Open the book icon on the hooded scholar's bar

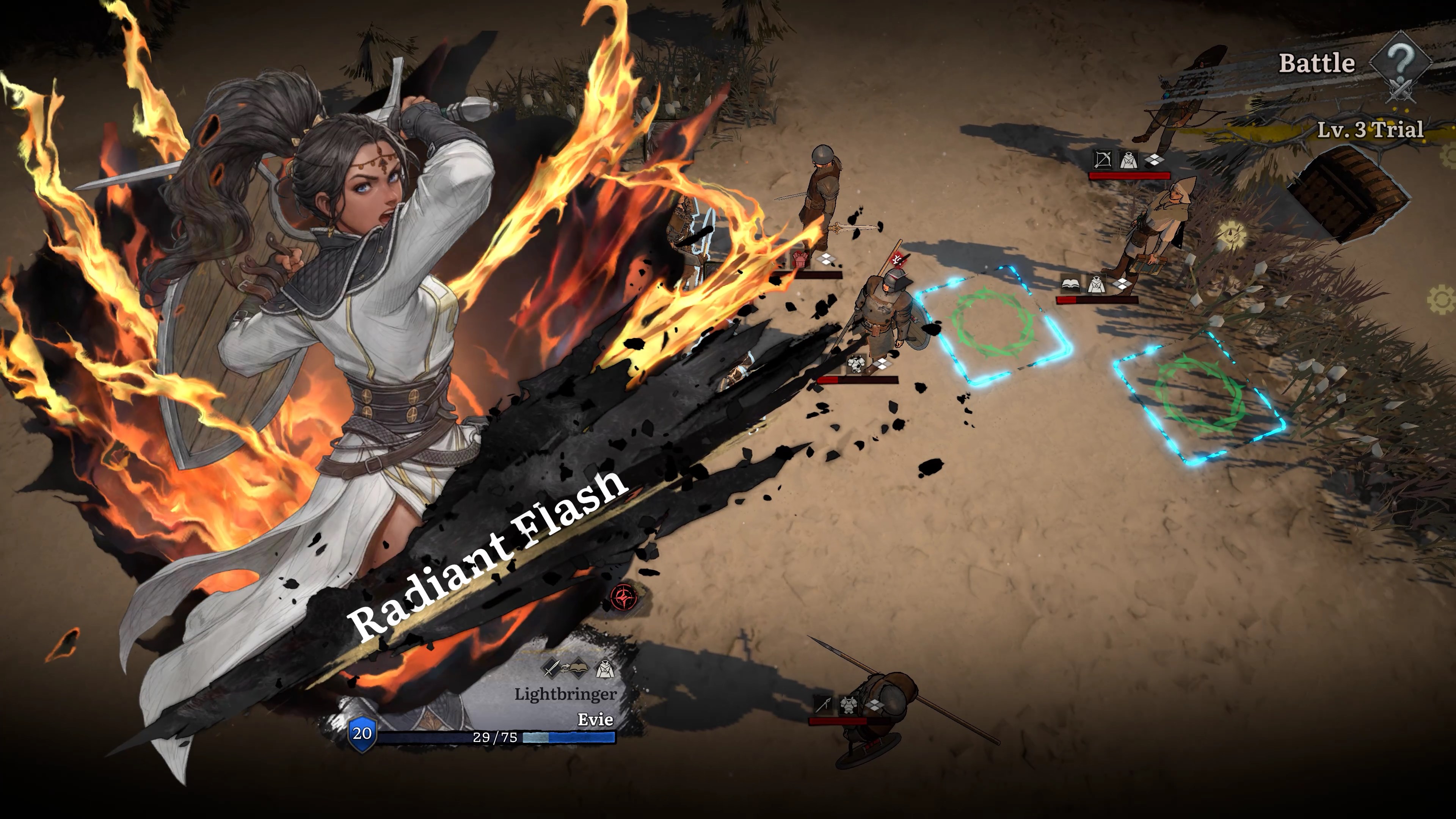tap(1070, 284)
